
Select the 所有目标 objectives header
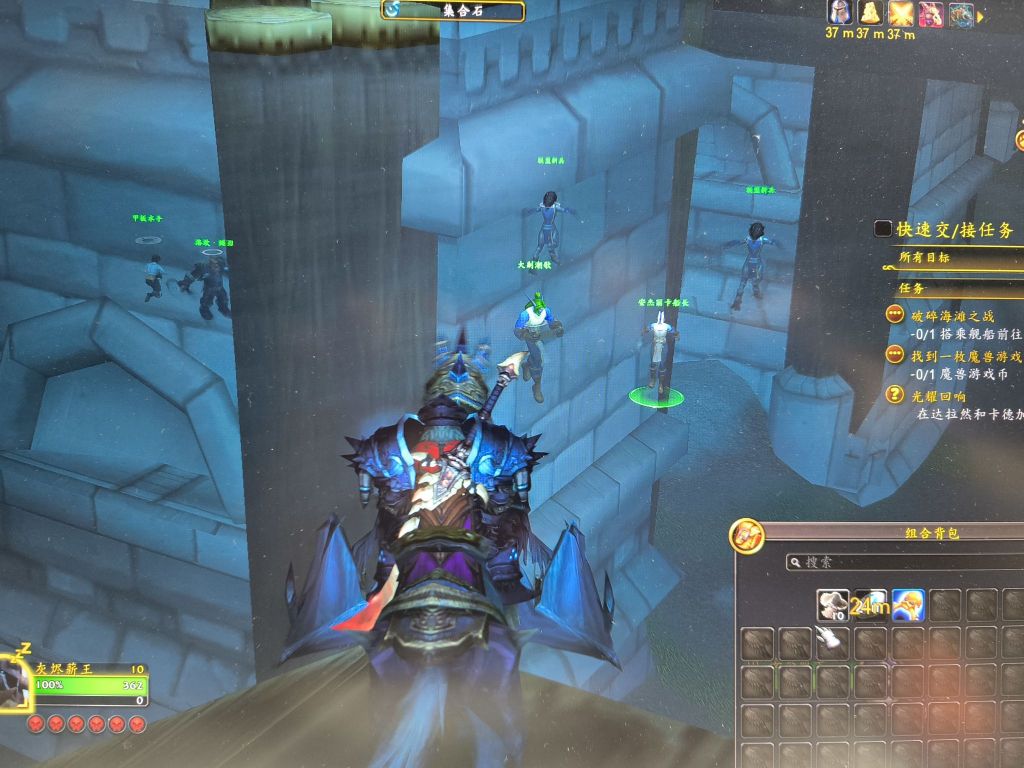click(924, 258)
